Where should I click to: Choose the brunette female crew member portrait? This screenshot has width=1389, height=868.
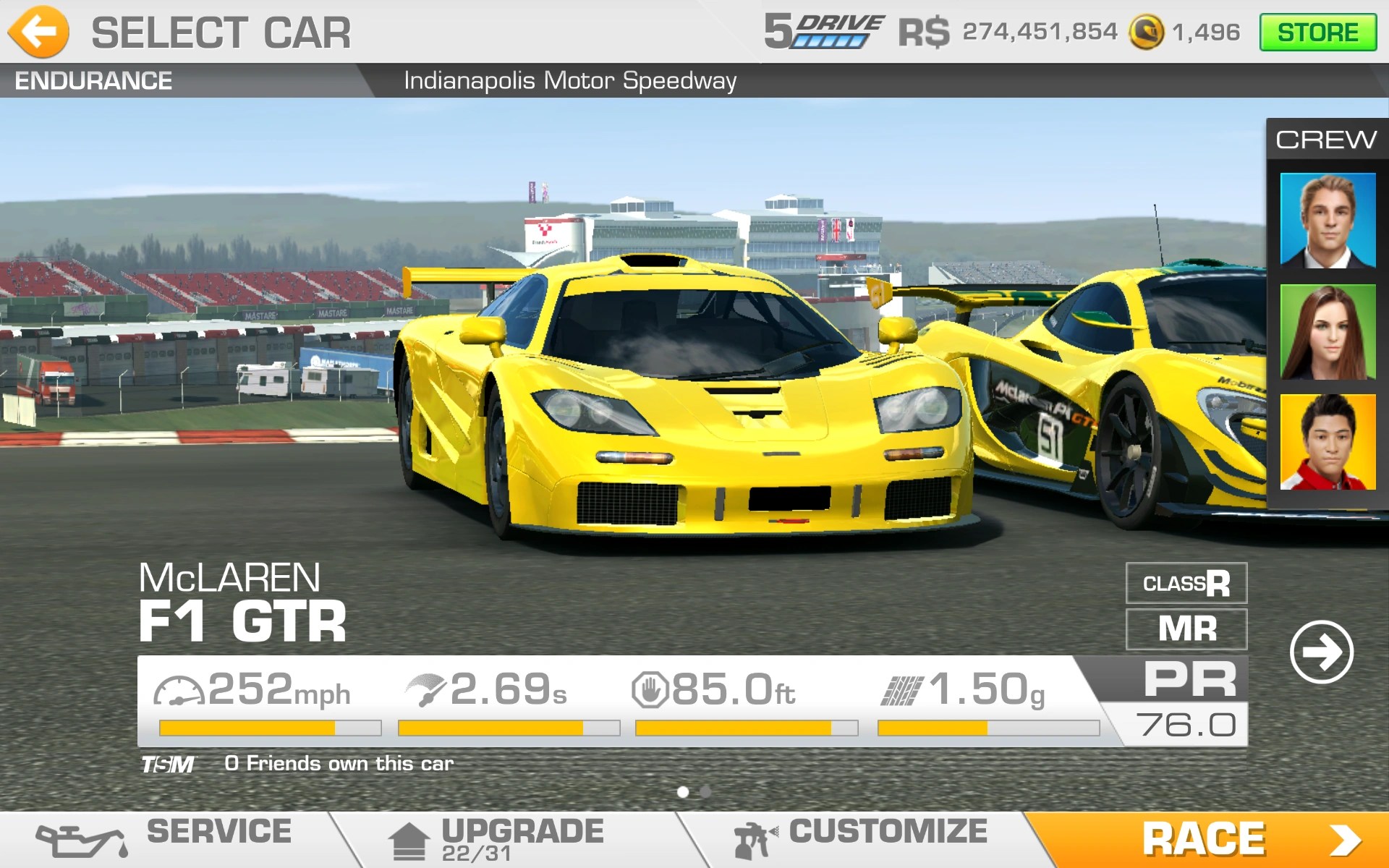click(1328, 332)
